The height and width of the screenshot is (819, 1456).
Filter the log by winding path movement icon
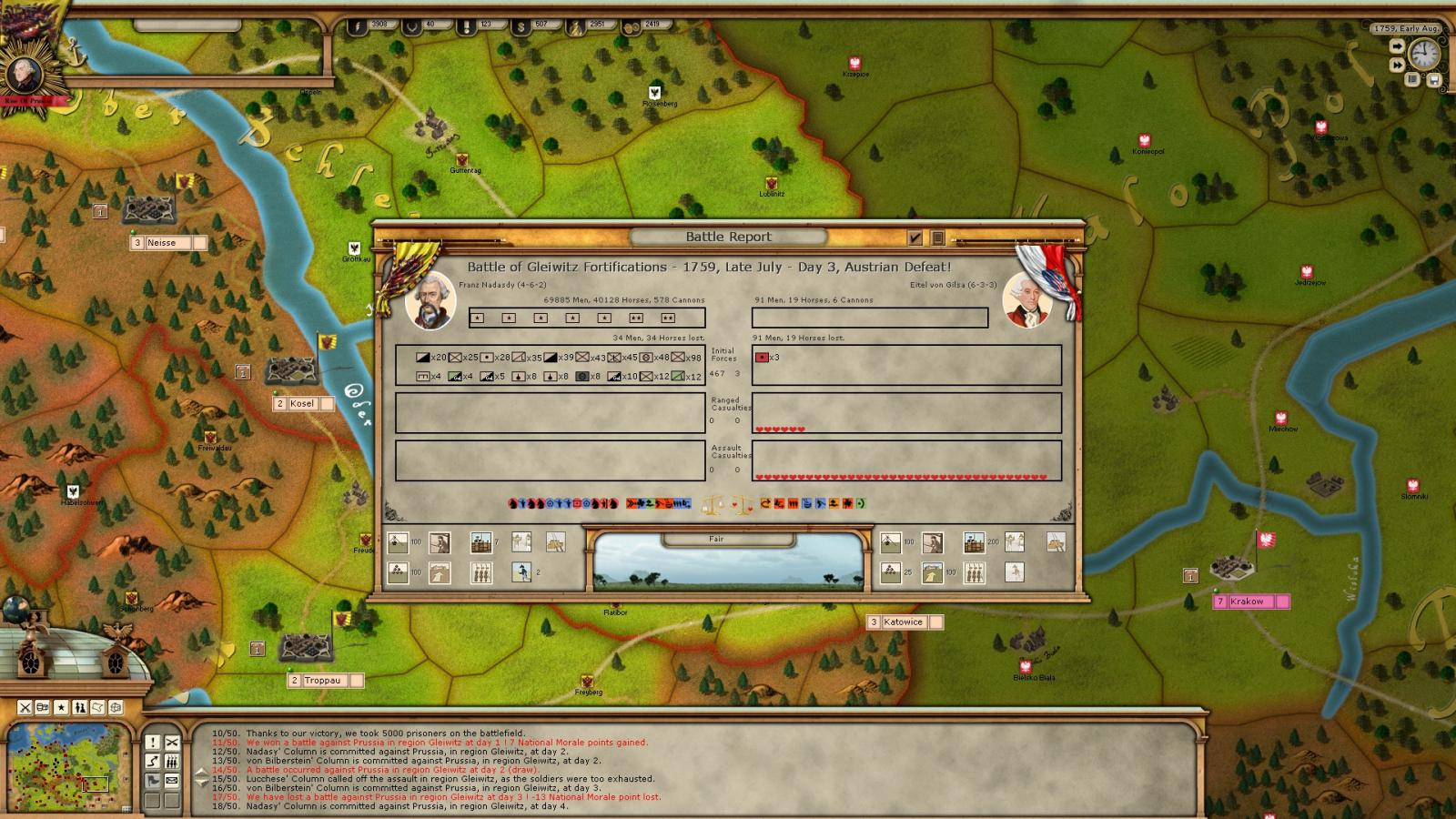point(153,761)
